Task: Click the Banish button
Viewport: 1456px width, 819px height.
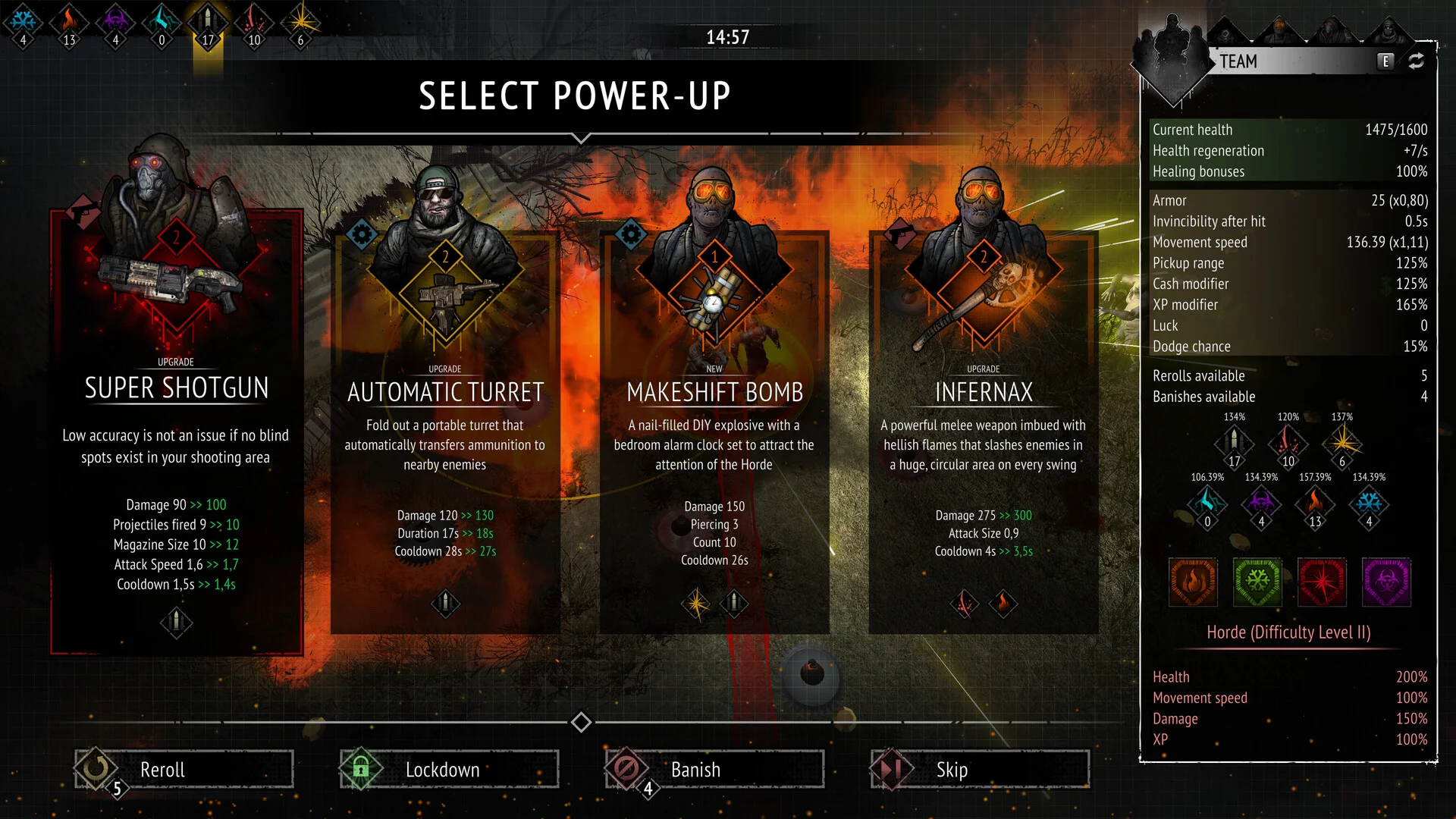Action: pyautogui.click(x=714, y=769)
